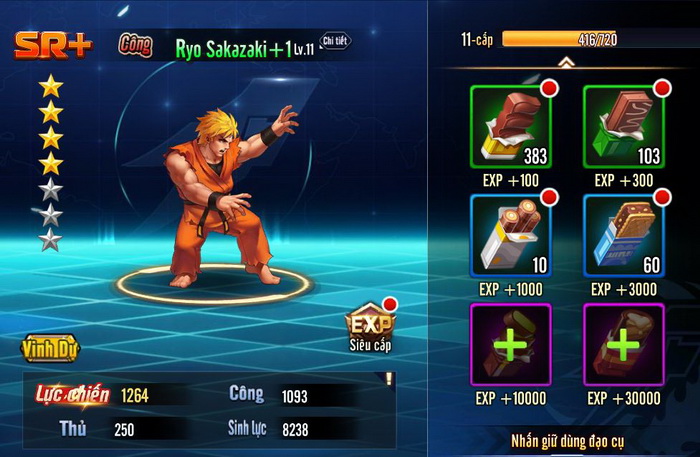Select the EXP +1000 item slot

point(510,236)
